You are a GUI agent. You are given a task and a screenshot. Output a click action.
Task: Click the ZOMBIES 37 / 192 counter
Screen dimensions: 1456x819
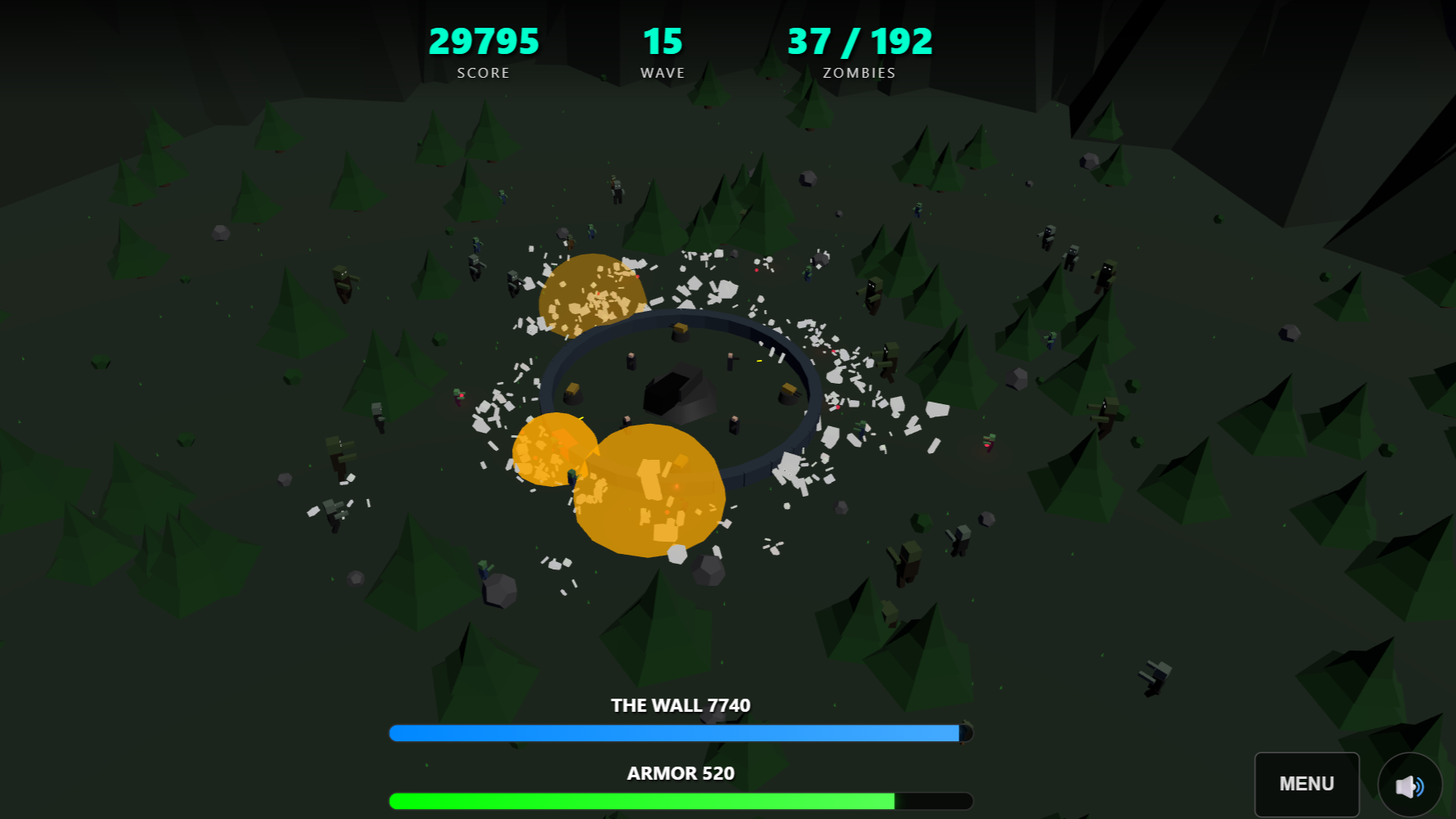[859, 41]
